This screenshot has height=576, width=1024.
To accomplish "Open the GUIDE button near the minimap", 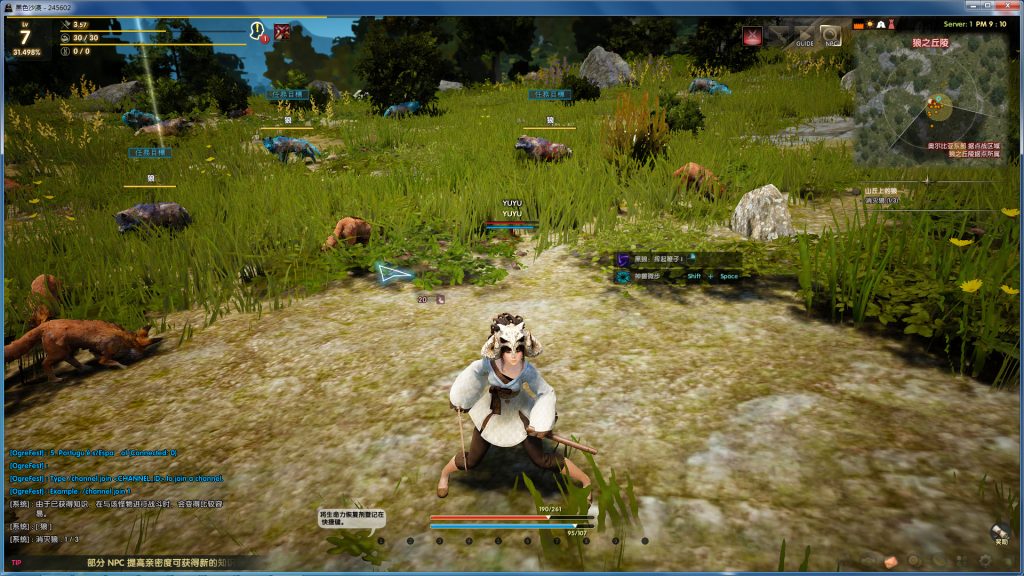I will pos(804,36).
